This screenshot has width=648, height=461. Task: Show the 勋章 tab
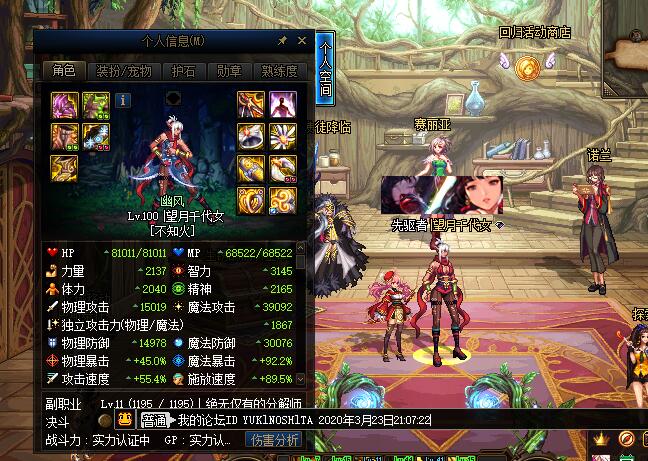[229, 71]
